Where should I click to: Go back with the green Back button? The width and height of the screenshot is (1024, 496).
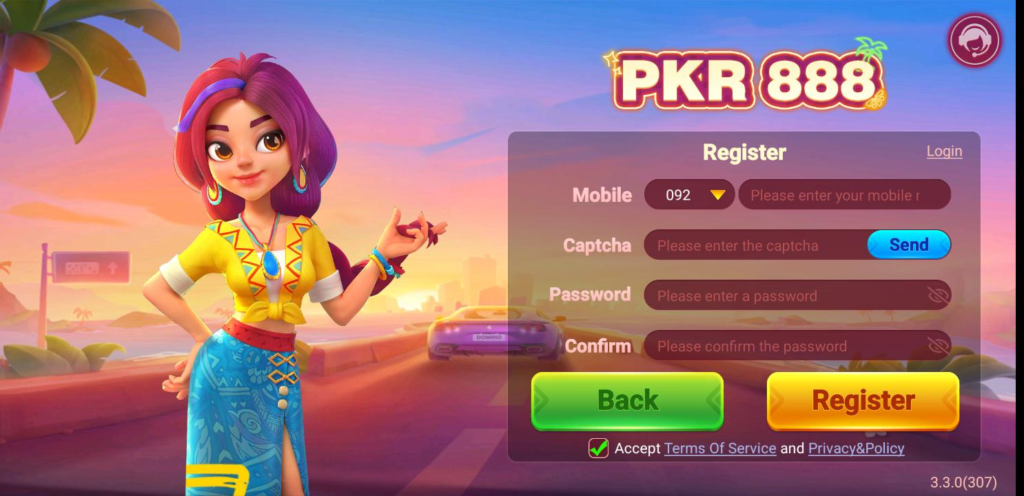tap(627, 401)
